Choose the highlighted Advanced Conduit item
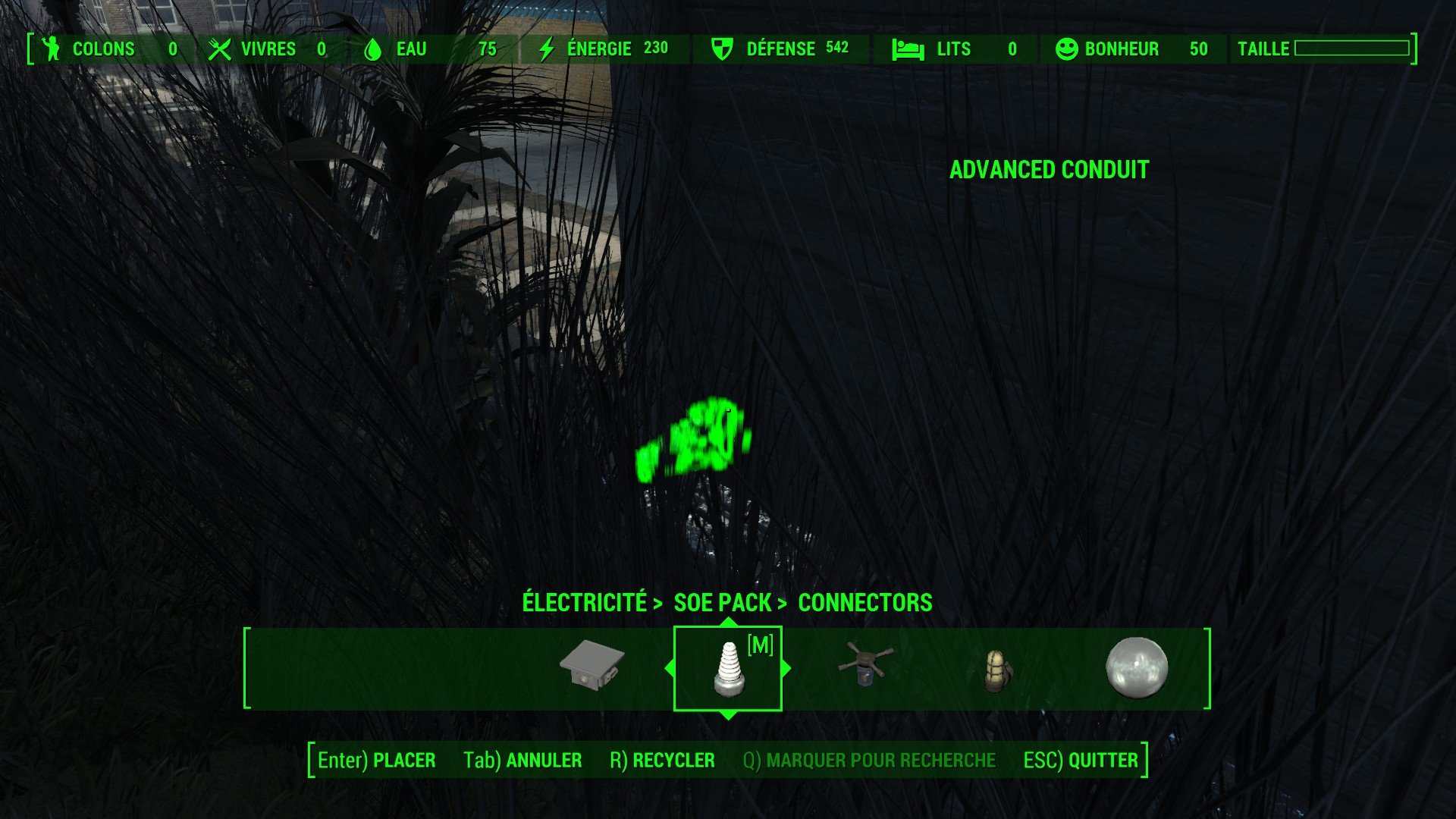This screenshot has height=819, width=1456. [x=729, y=668]
